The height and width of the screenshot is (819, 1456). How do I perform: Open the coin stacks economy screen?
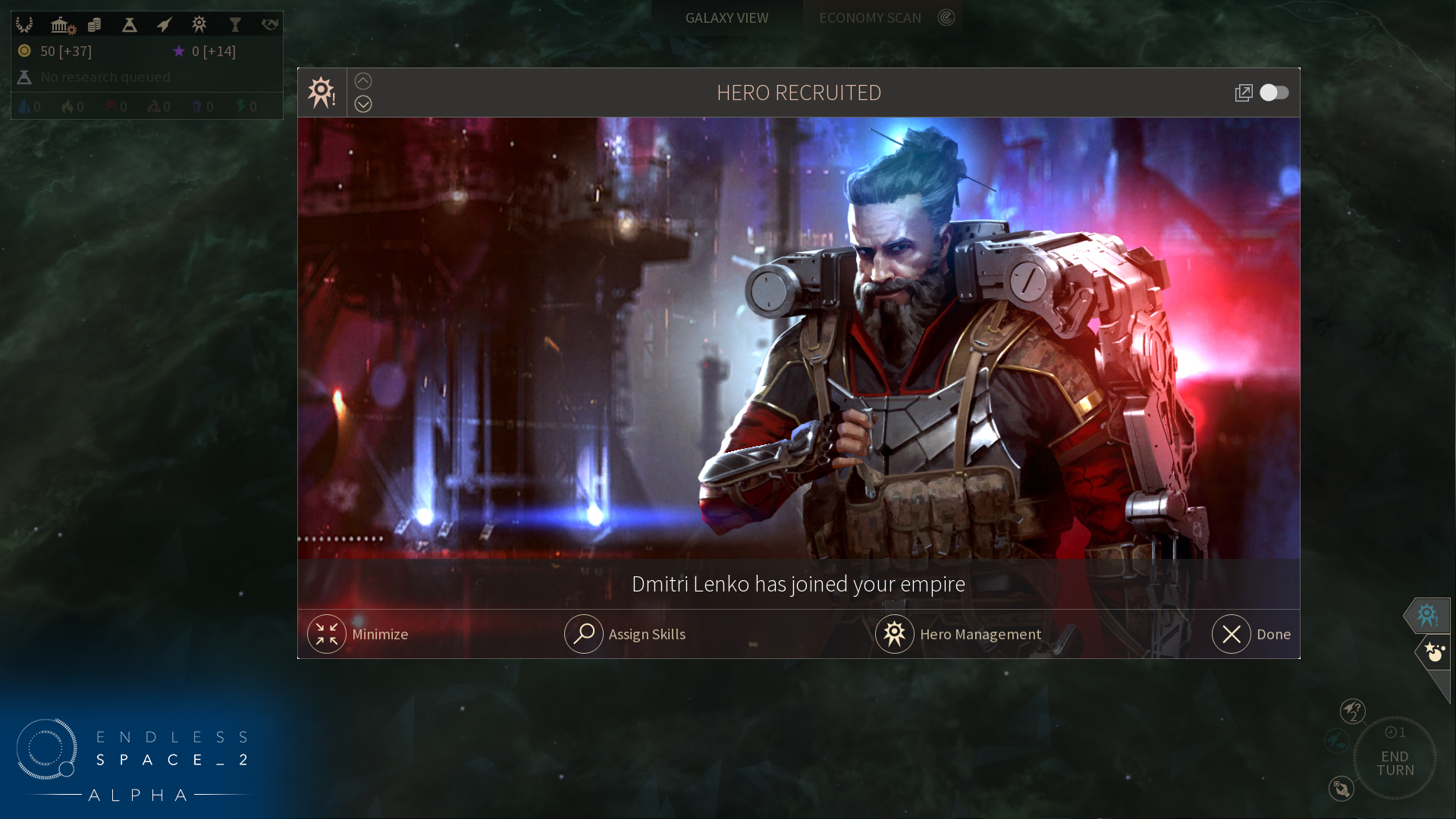coord(95,25)
